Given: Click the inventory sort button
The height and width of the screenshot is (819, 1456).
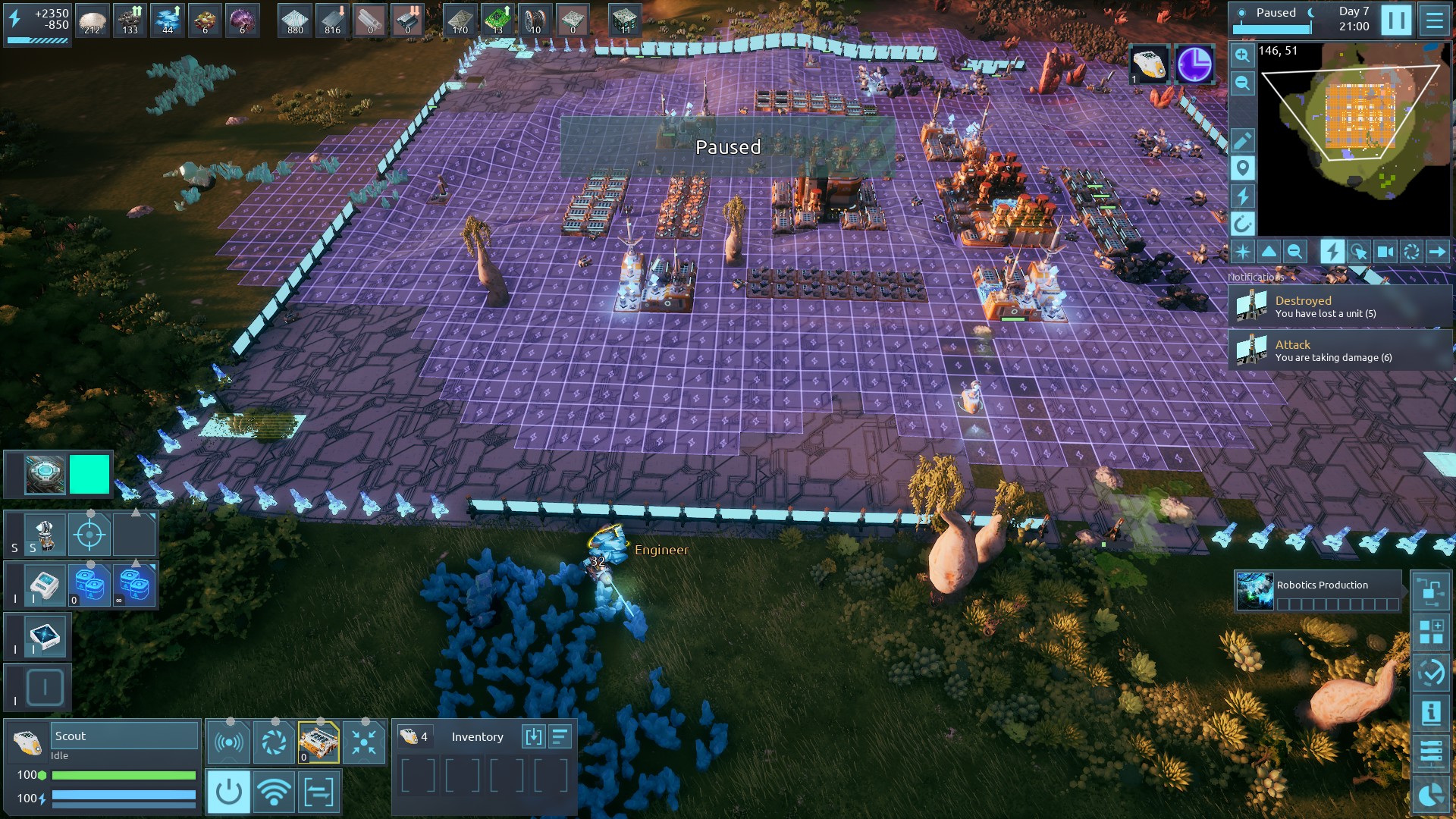Looking at the screenshot, I should coord(560,736).
